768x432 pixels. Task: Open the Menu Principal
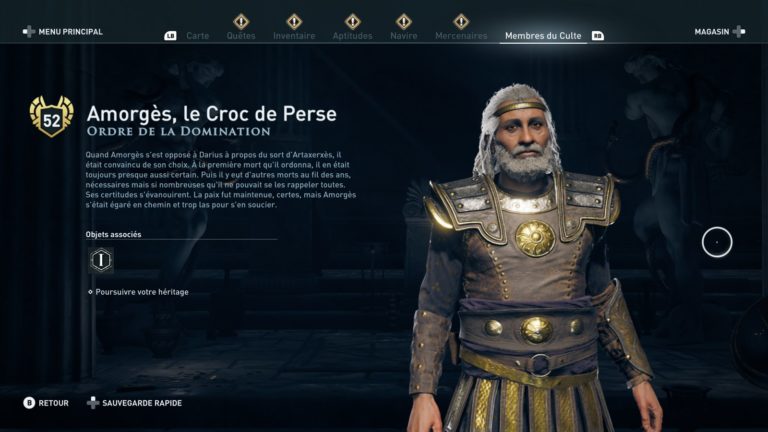63,32
